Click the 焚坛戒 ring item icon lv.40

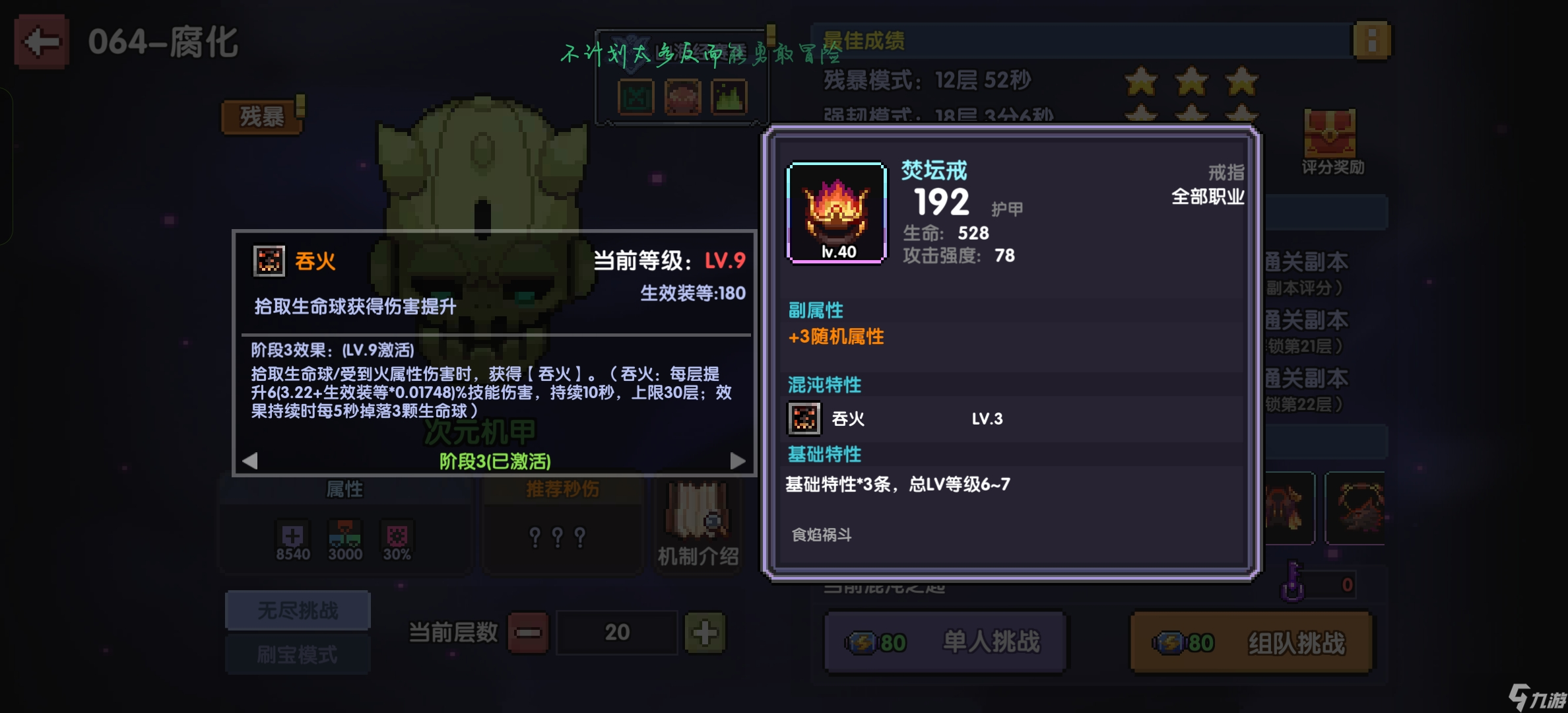tap(835, 211)
